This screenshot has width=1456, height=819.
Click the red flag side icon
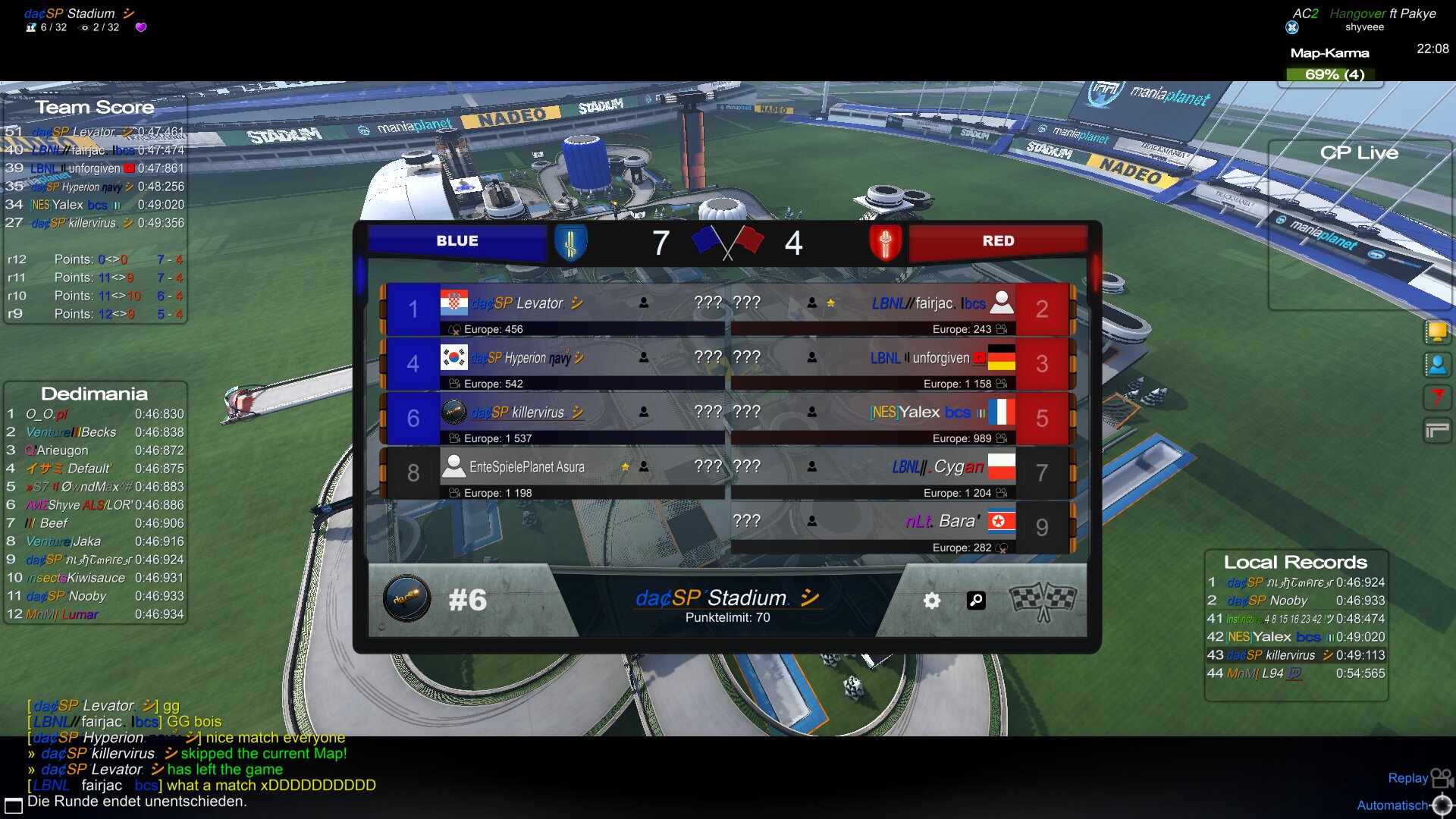click(1437, 397)
